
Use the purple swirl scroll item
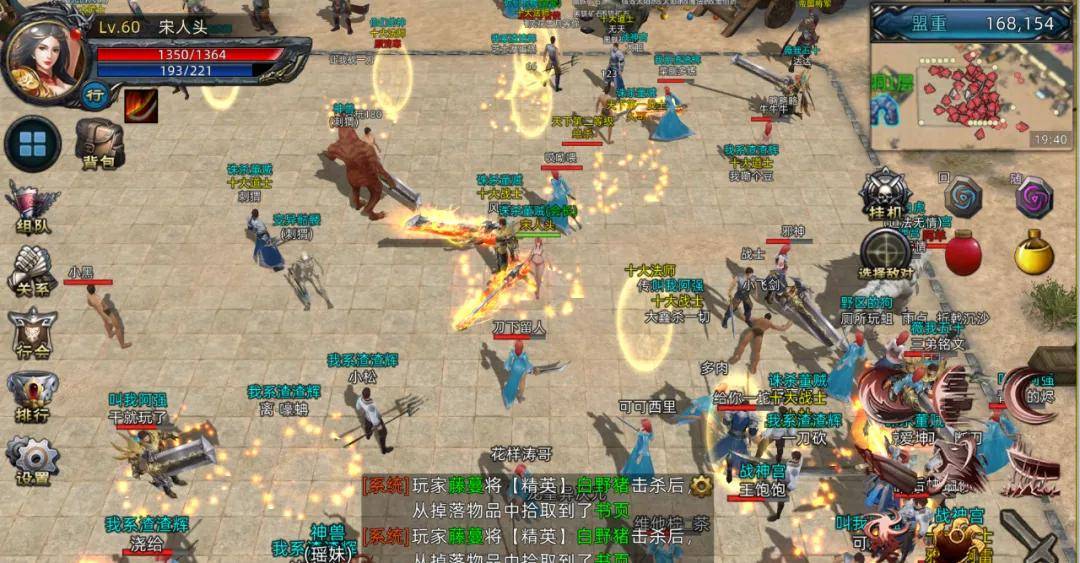click(1034, 197)
